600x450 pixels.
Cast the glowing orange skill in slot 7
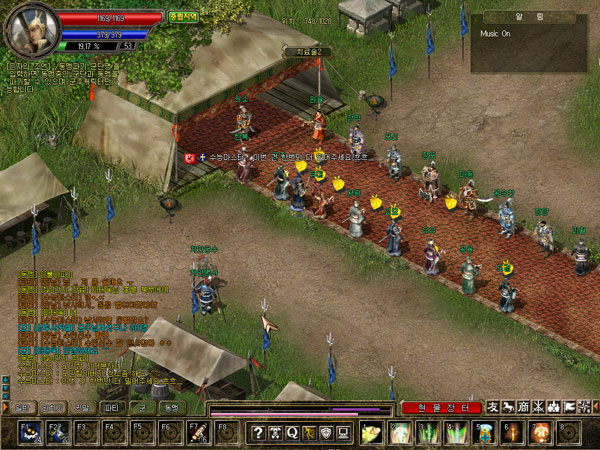tap(540, 432)
